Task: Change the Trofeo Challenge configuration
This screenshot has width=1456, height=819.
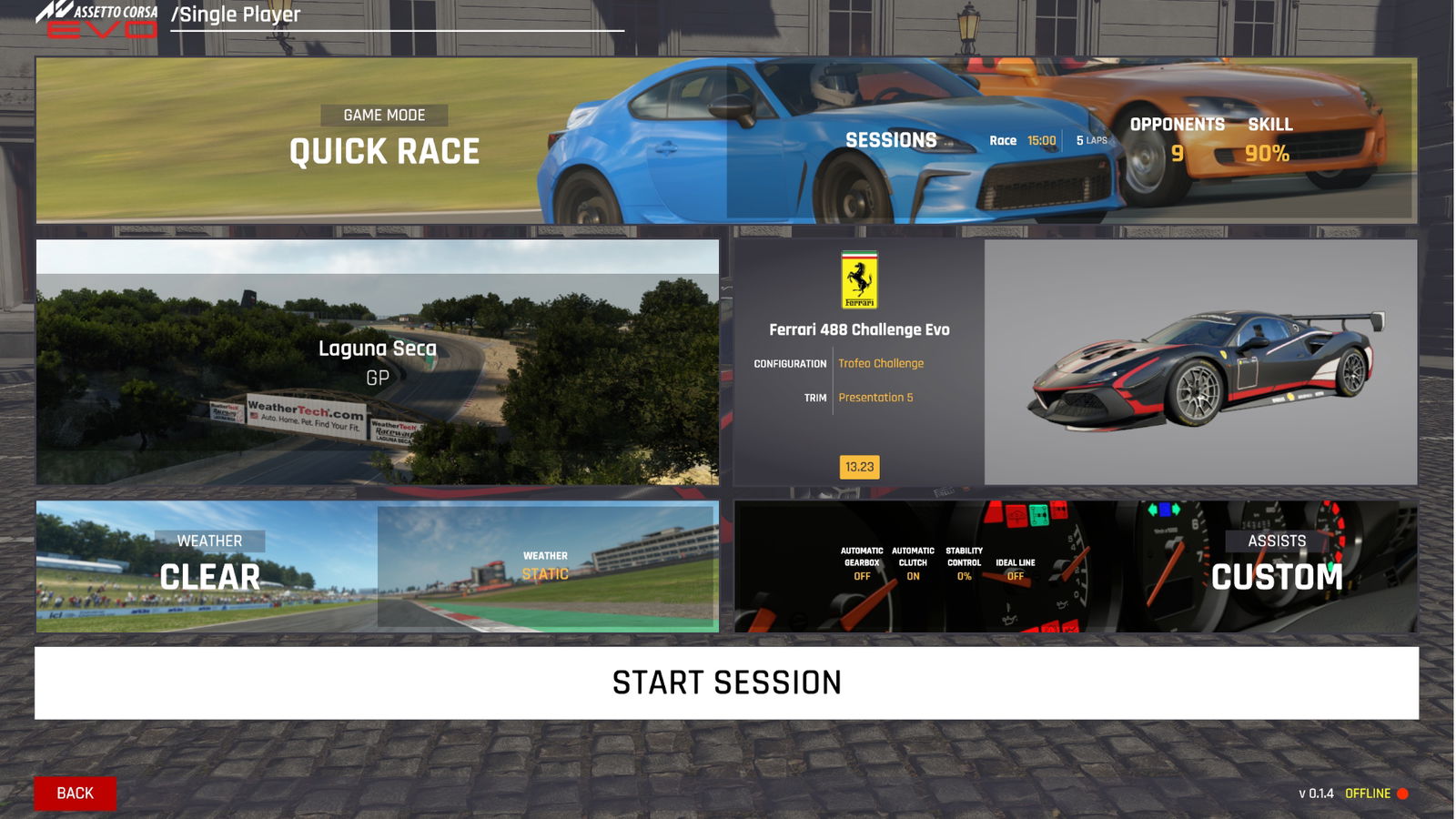Action: 881,363
